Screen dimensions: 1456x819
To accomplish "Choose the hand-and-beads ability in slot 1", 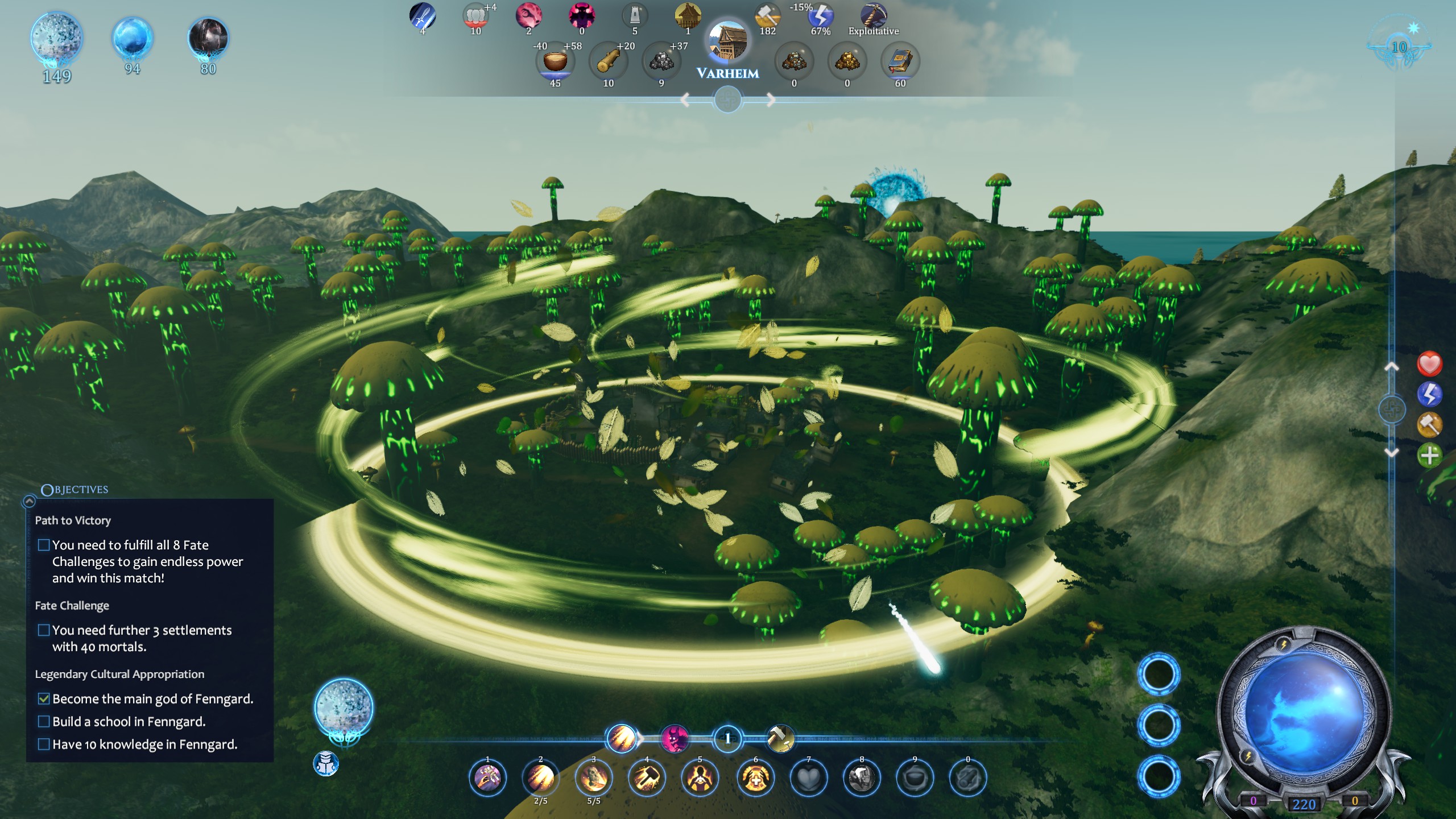I will [x=487, y=777].
